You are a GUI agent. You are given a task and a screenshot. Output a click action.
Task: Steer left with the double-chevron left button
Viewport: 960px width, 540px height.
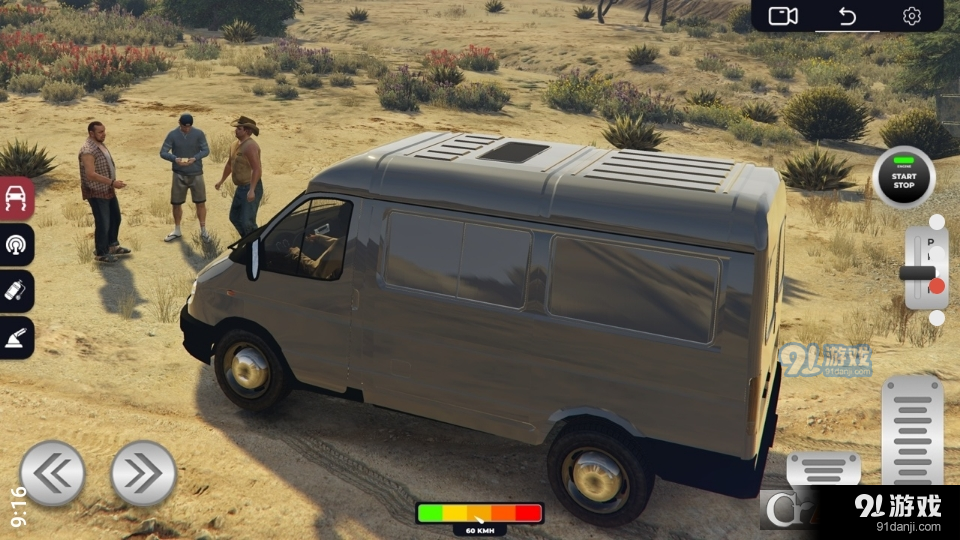point(52,473)
